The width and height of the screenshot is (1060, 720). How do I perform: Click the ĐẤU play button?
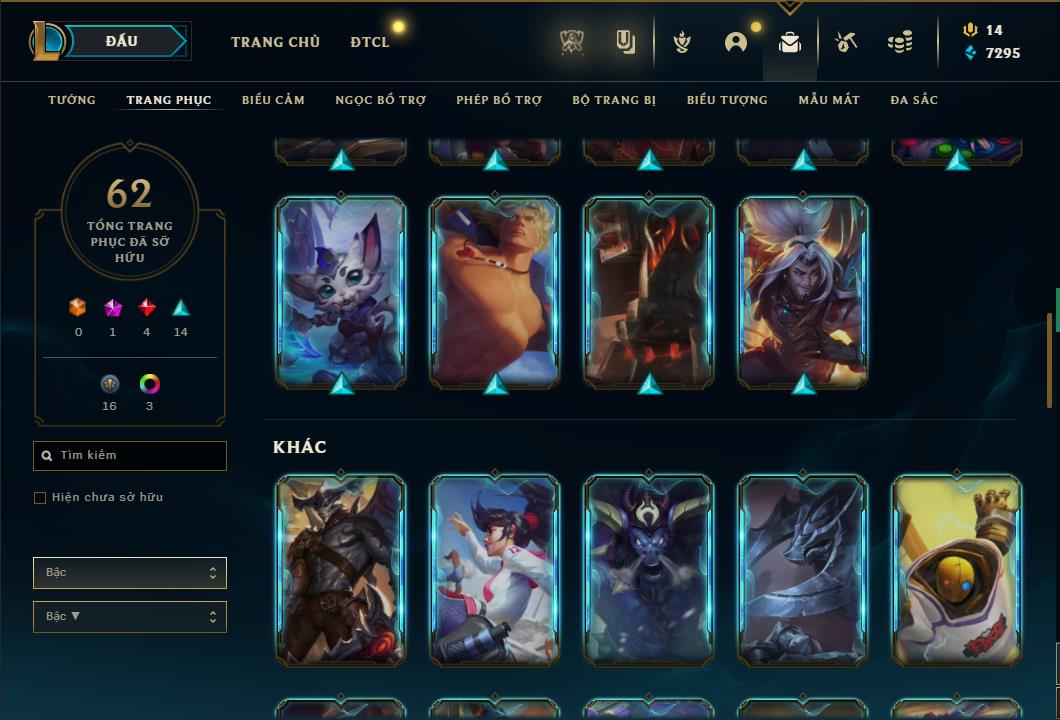point(121,41)
